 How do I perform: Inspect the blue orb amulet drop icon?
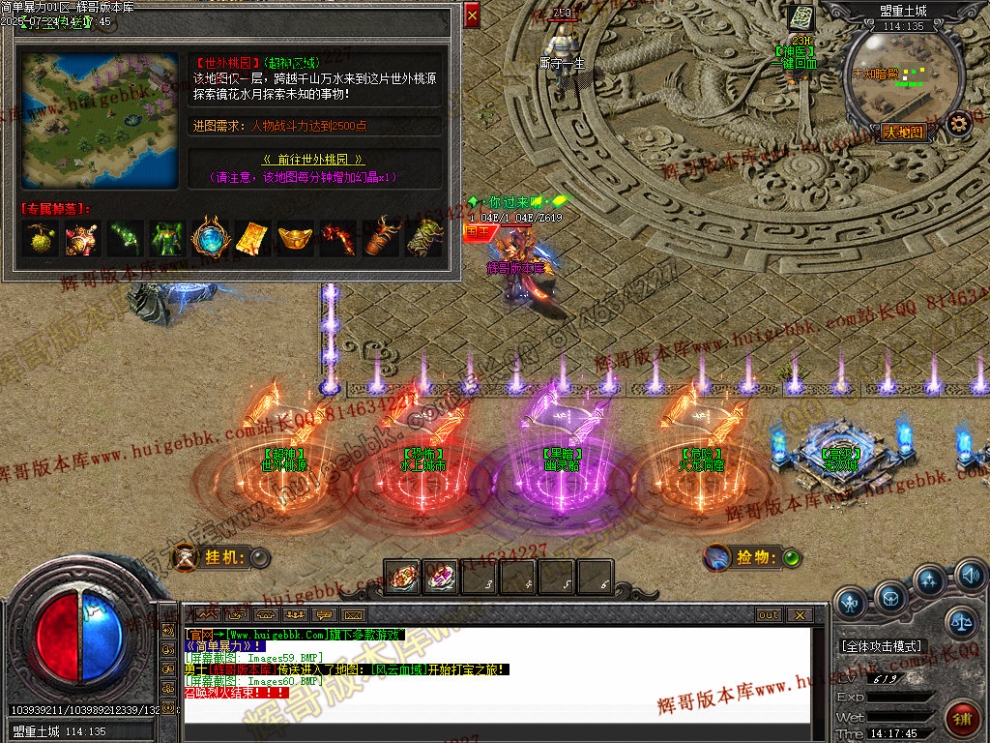[209, 238]
